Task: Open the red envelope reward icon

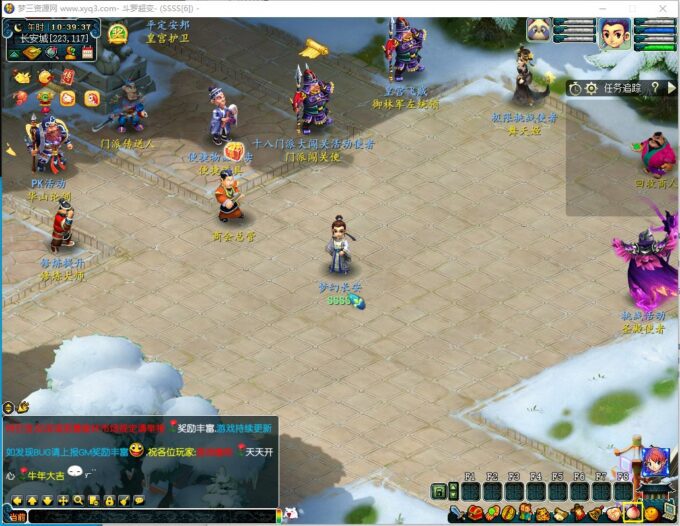Action: coord(68,77)
